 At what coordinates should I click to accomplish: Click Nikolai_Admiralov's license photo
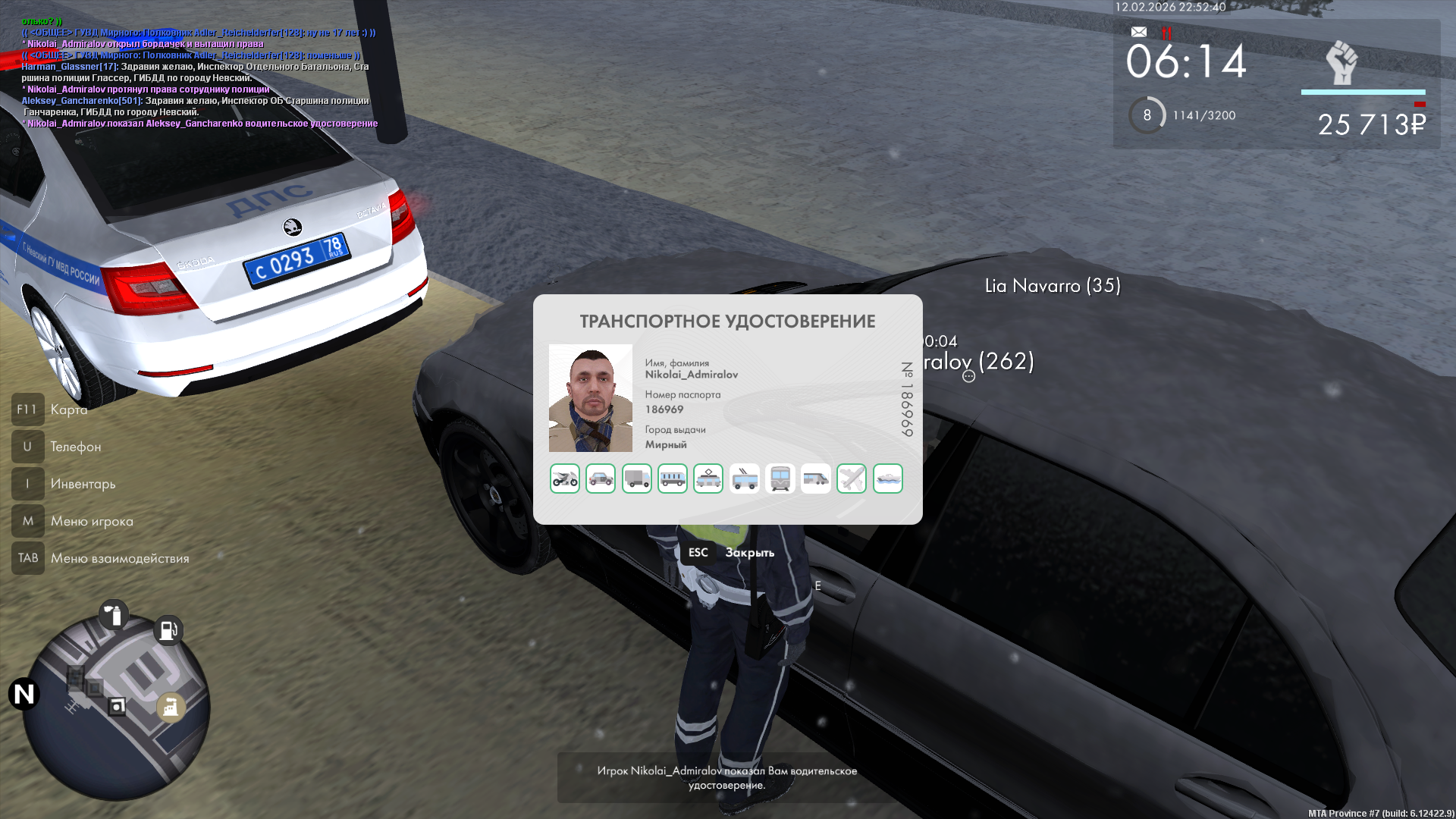click(591, 398)
